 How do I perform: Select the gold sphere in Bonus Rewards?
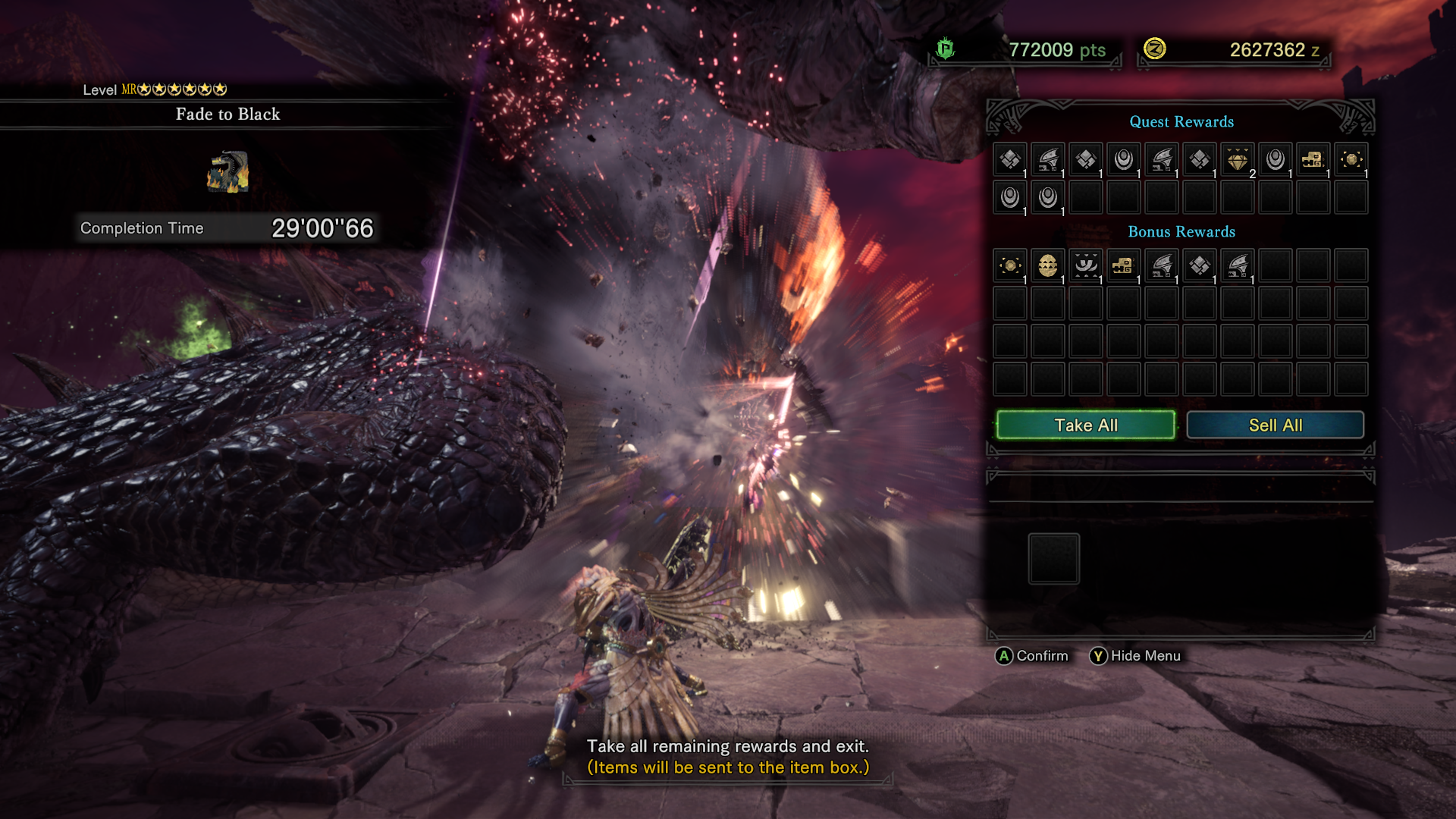tap(1010, 266)
